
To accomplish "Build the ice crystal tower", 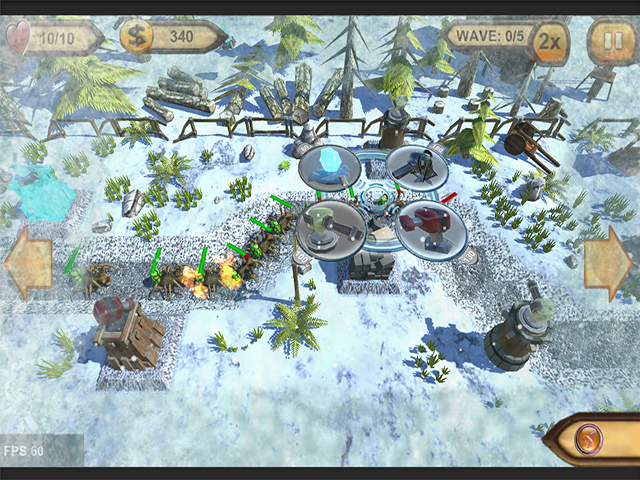I will tap(329, 166).
